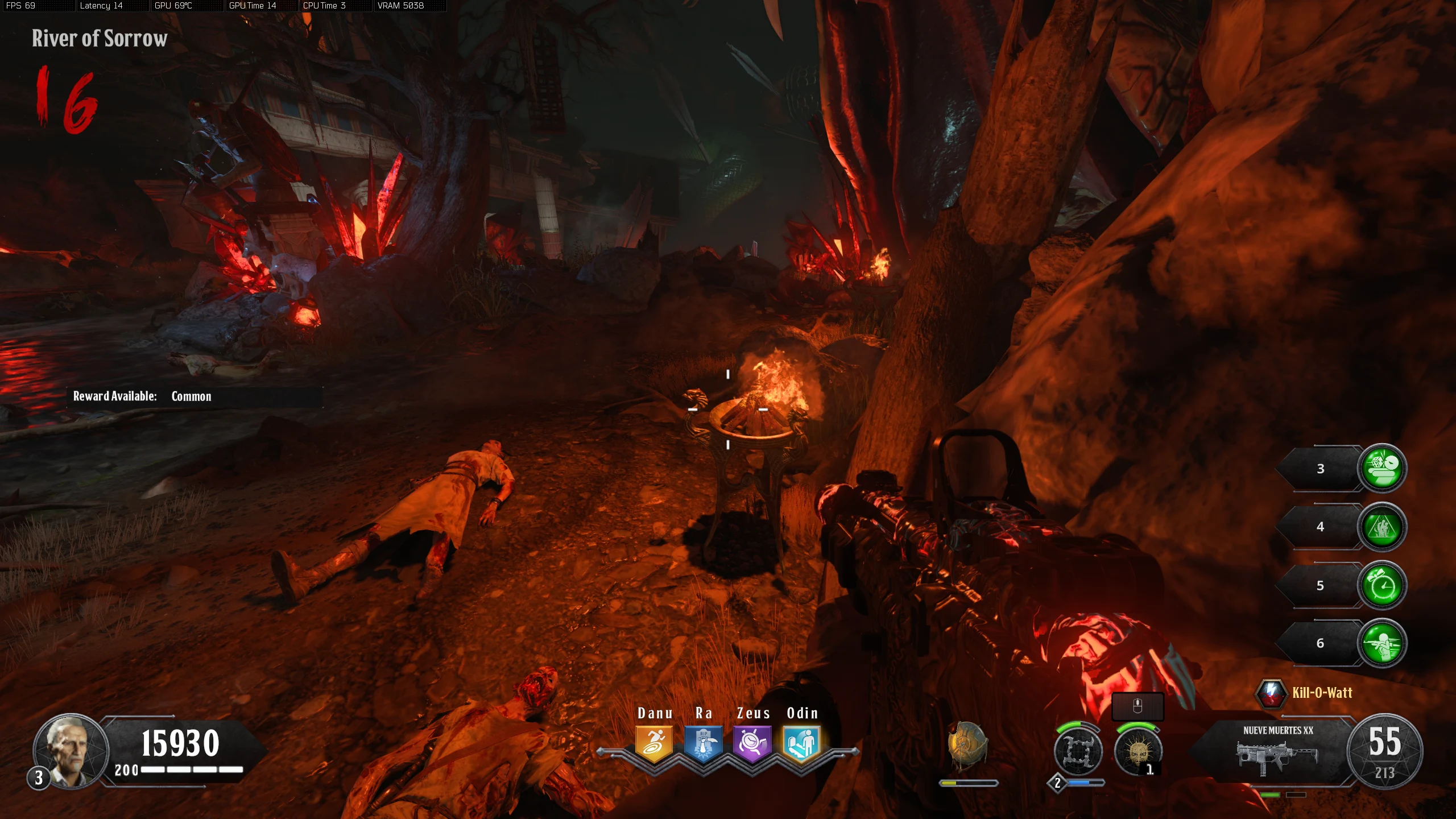Activate the warning-triangle elixir in slot 4
Image resolution: width=1456 pixels, height=819 pixels.
tap(1382, 527)
